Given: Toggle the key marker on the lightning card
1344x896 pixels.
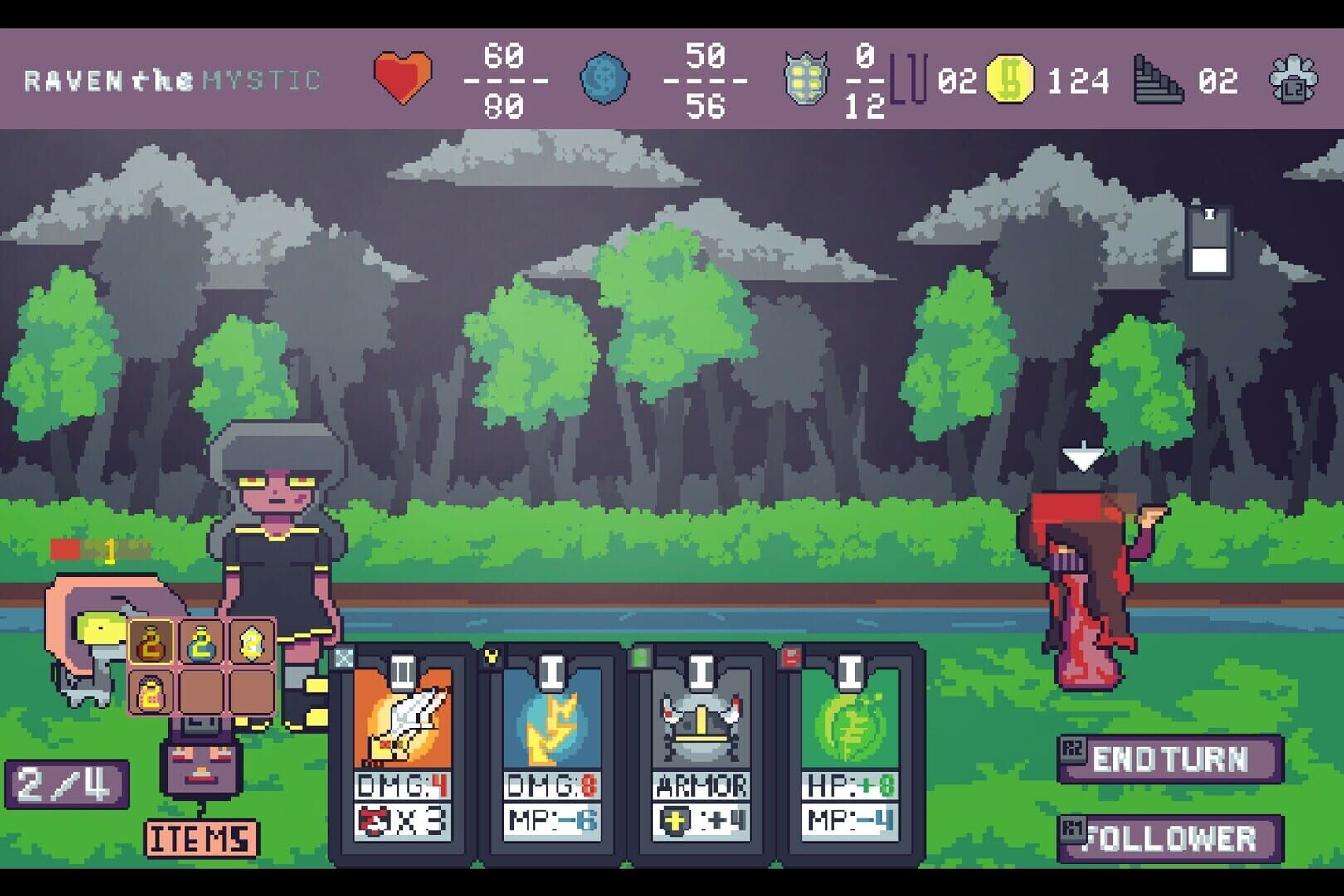Looking at the screenshot, I should pyautogui.click(x=492, y=655).
